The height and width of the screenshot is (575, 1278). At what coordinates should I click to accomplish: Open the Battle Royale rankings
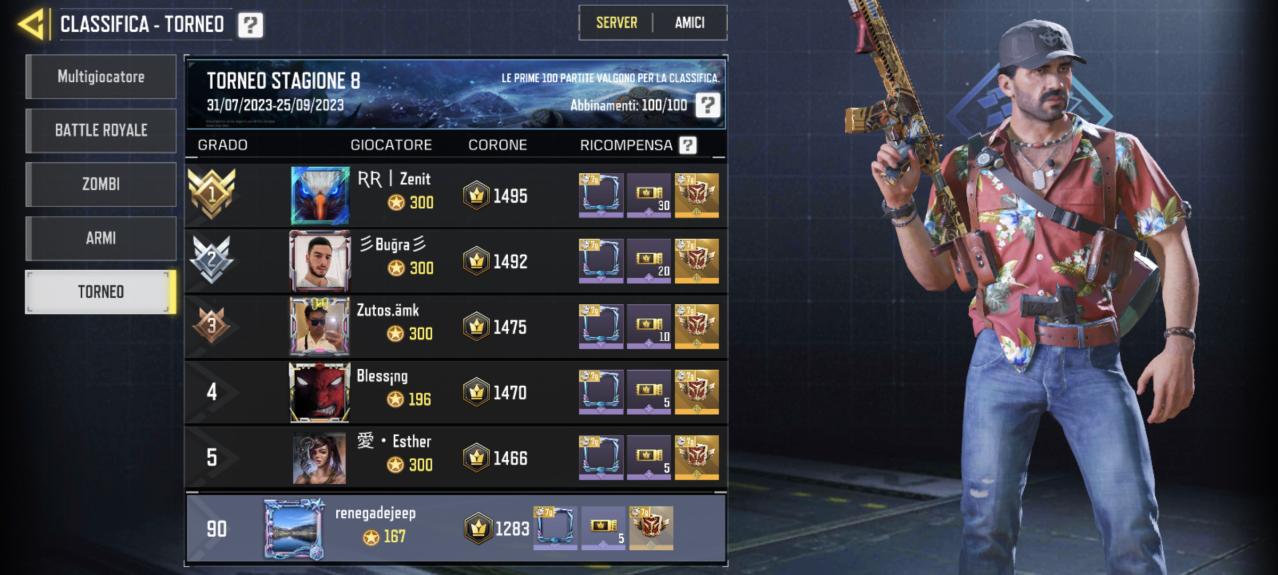[x=101, y=130]
